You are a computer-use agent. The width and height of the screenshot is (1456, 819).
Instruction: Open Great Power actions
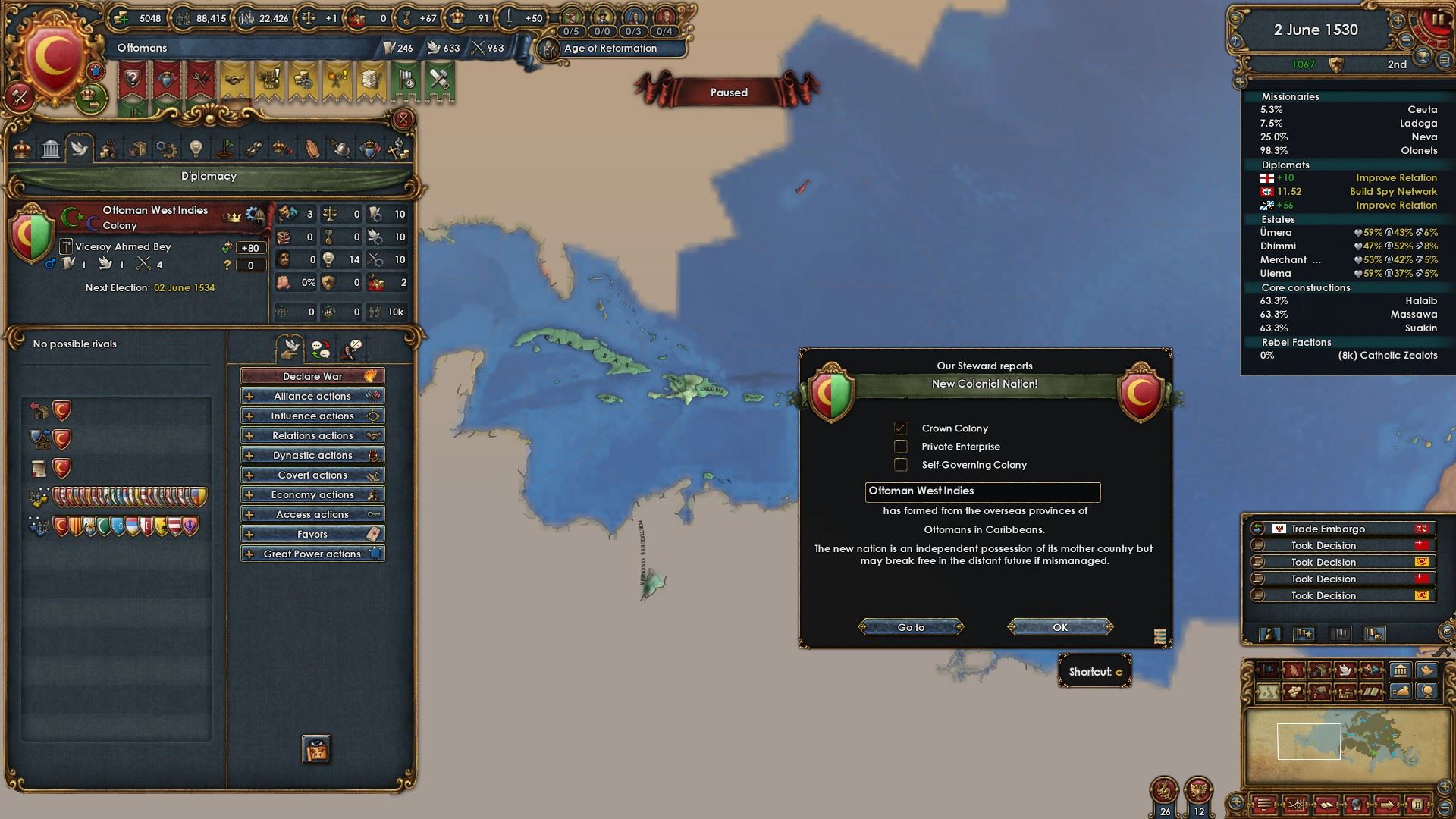(x=312, y=554)
